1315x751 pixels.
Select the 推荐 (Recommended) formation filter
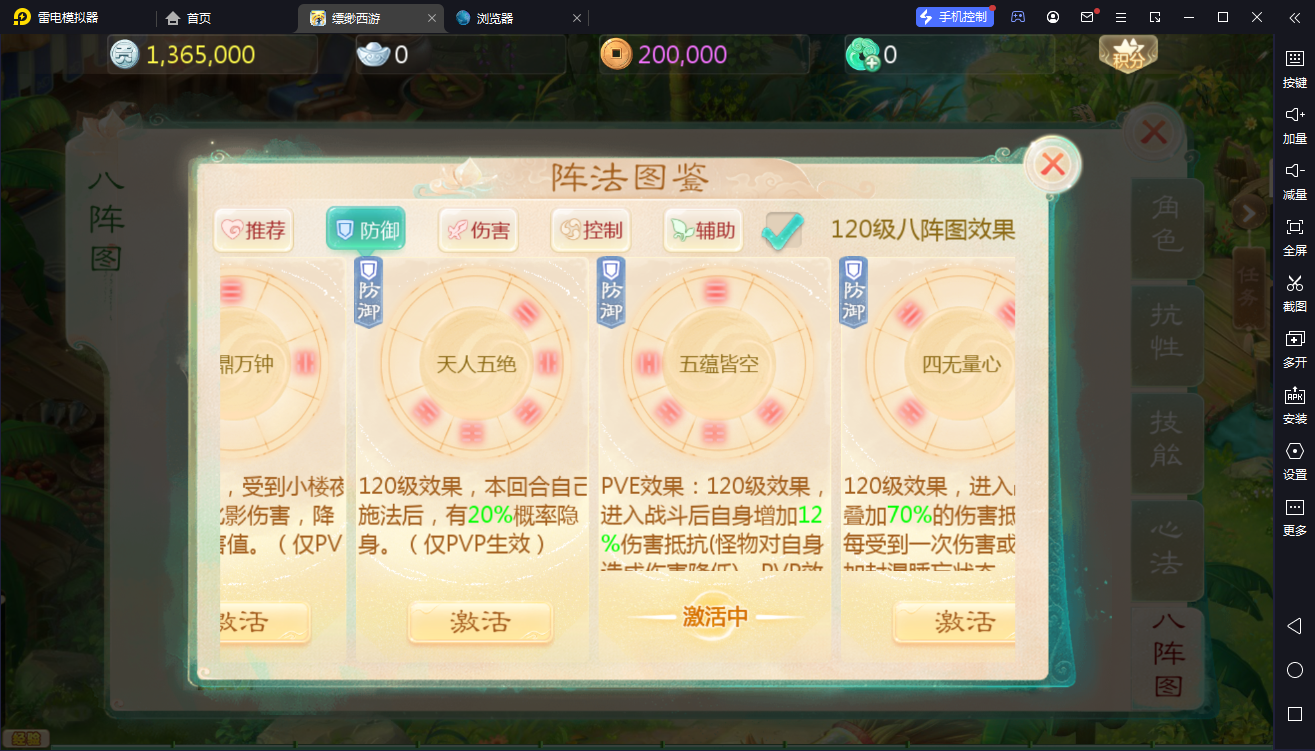tap(253, 230)
